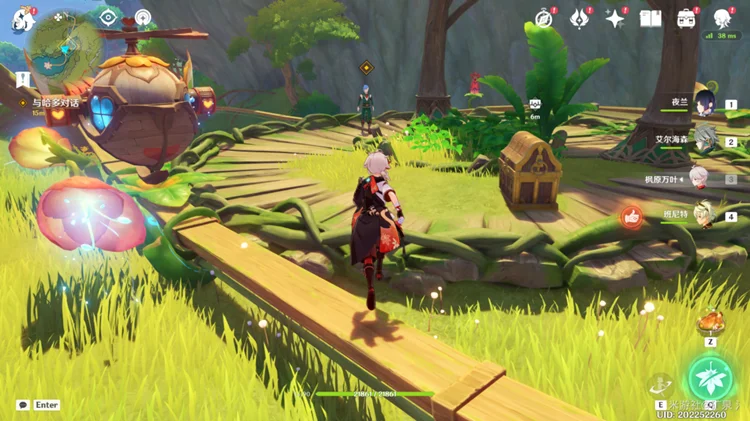Click the red thumbs-up icon
Screen dimensions: 750x421
pos(631,215)
